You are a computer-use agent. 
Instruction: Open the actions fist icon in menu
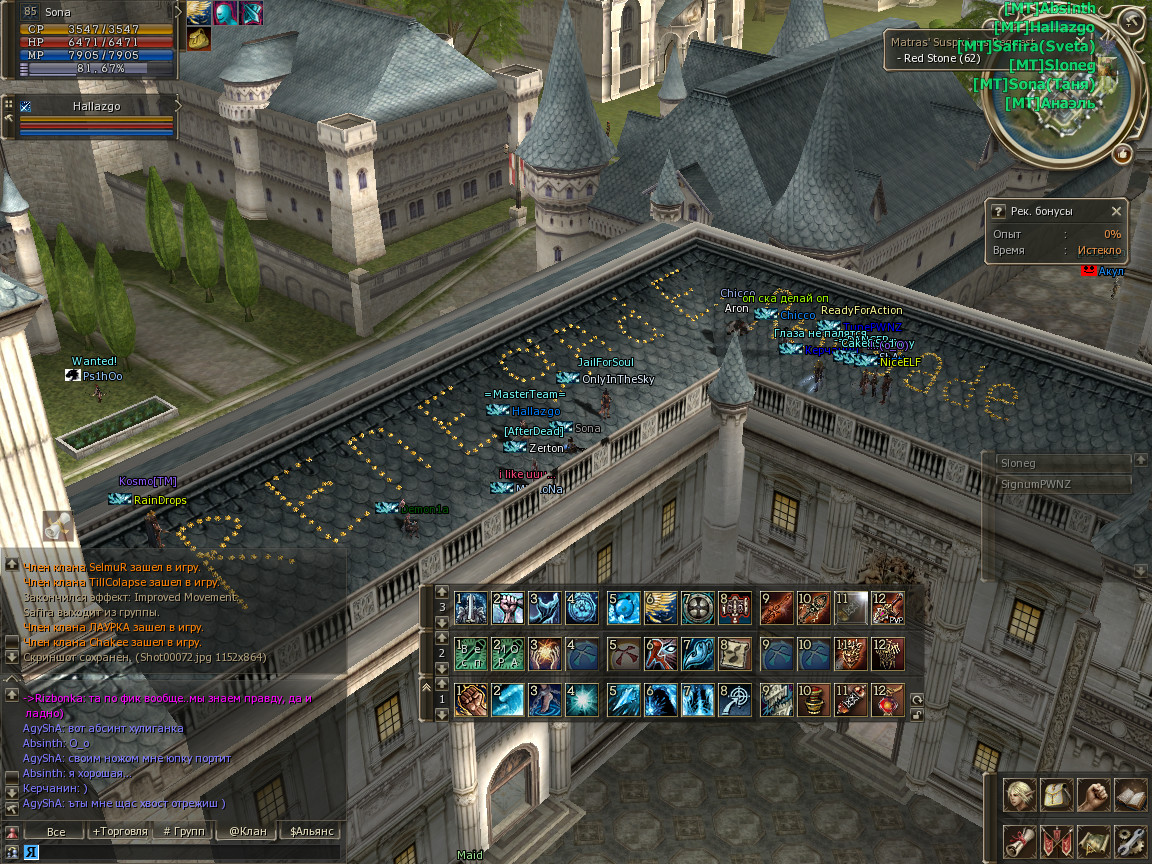point(1094,795)
